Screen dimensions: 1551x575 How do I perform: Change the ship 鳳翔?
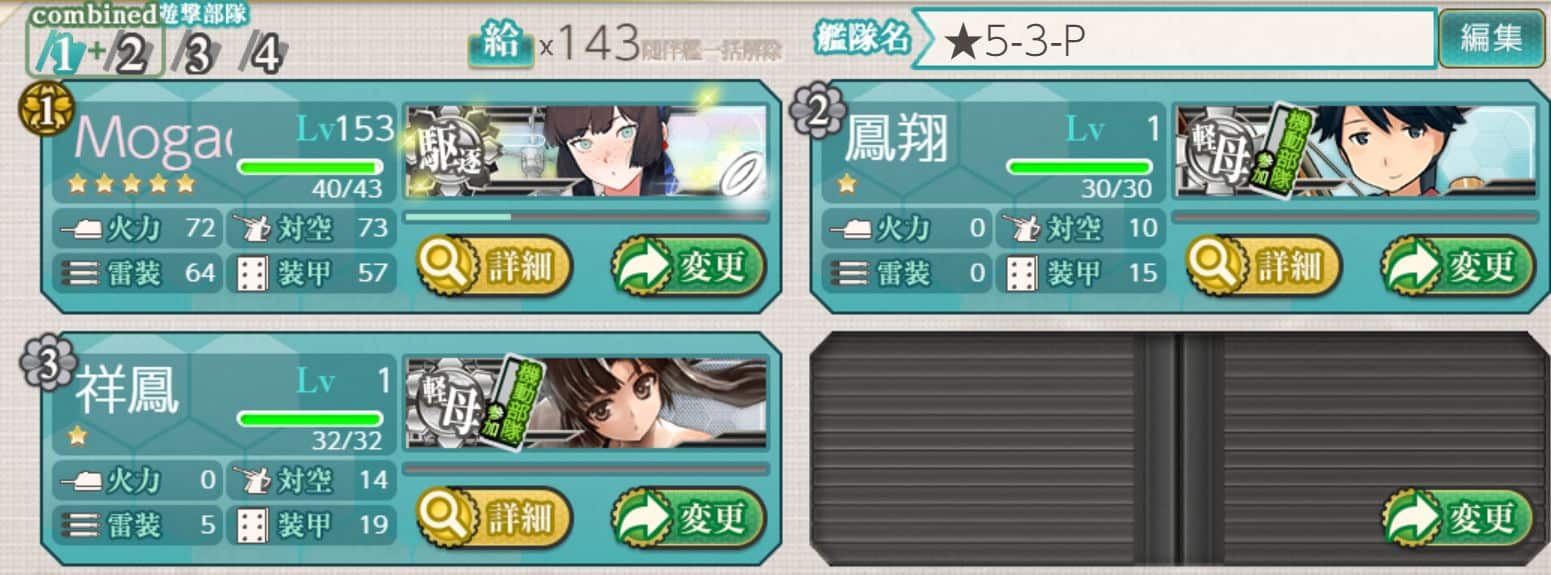(1459, 267)
